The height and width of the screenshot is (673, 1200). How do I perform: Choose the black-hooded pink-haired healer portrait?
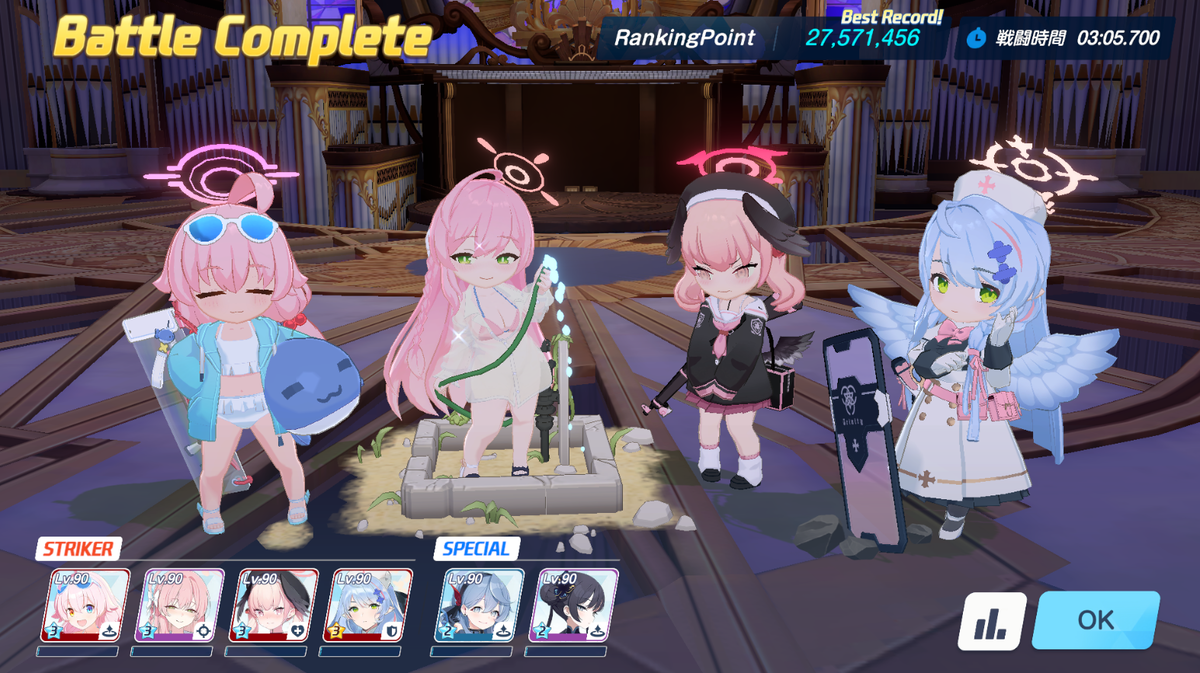(x=273, y=605)
